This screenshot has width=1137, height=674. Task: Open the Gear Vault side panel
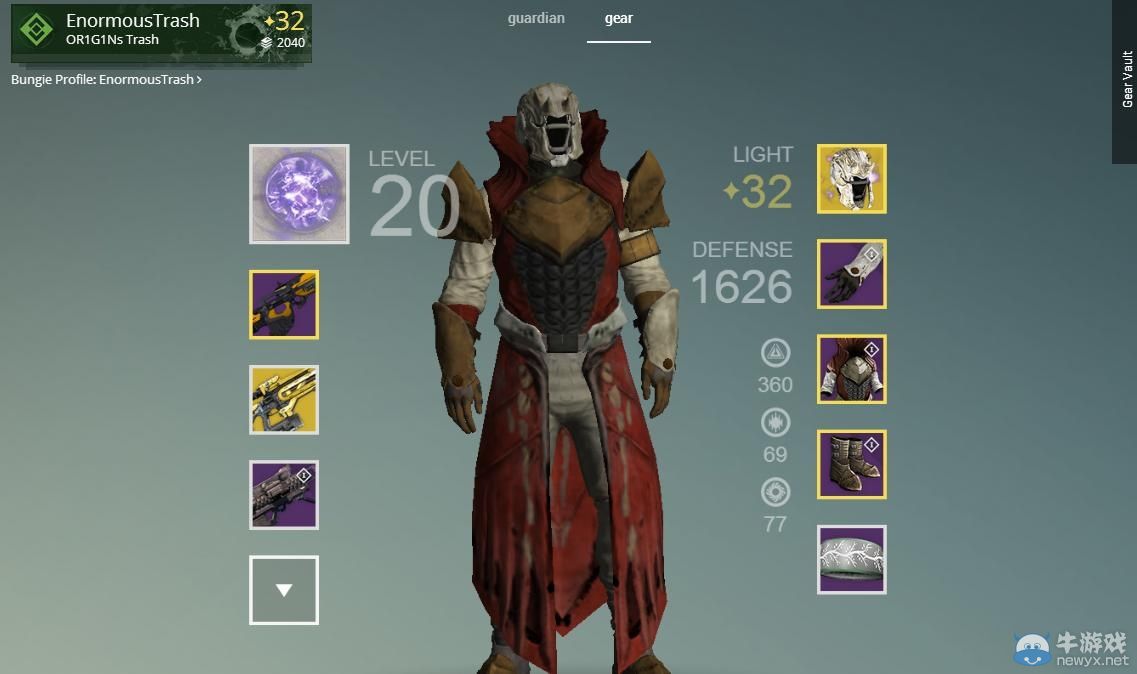pyautogui.click(x=1125, y=80)
